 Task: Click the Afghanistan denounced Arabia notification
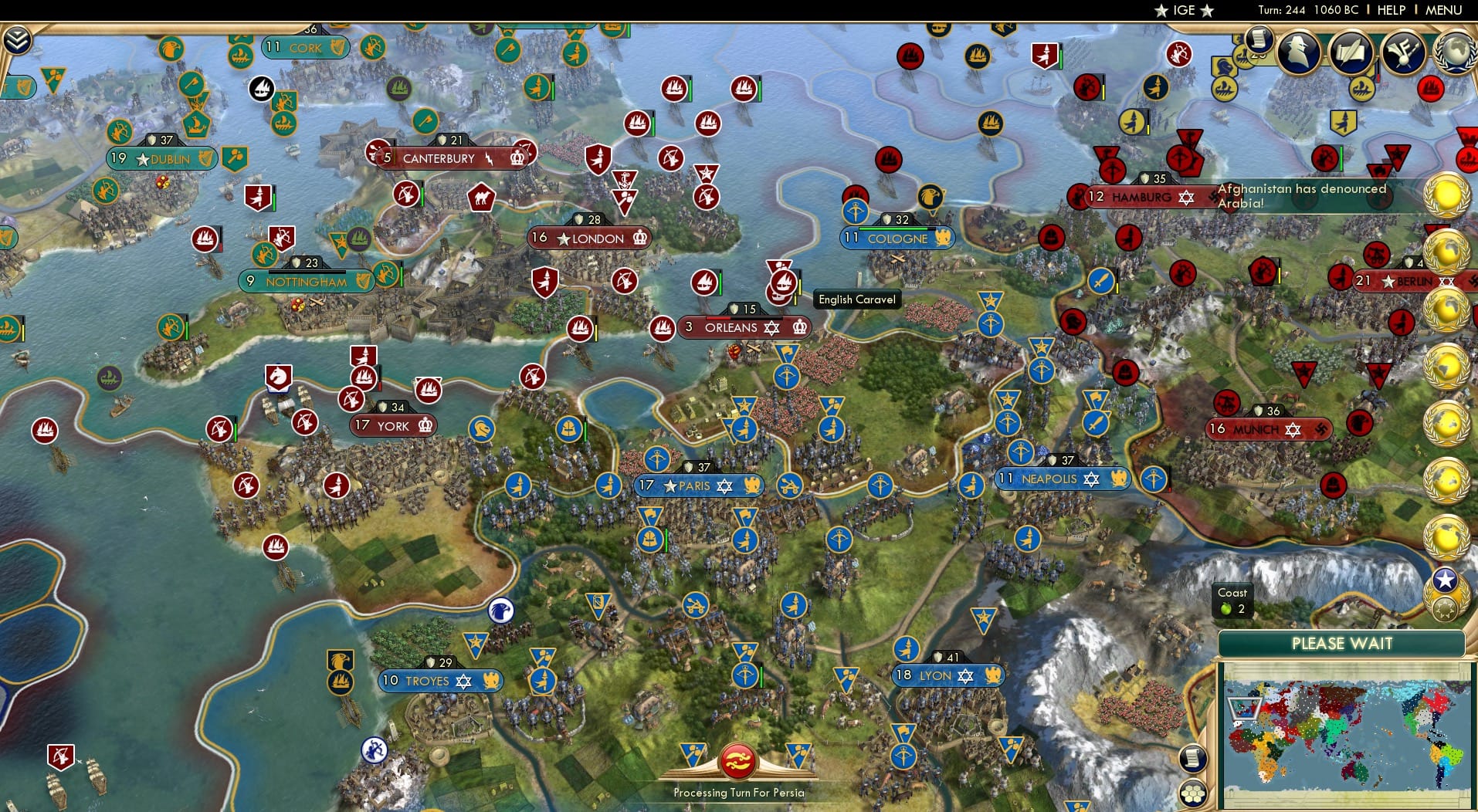coord(1303,195)
